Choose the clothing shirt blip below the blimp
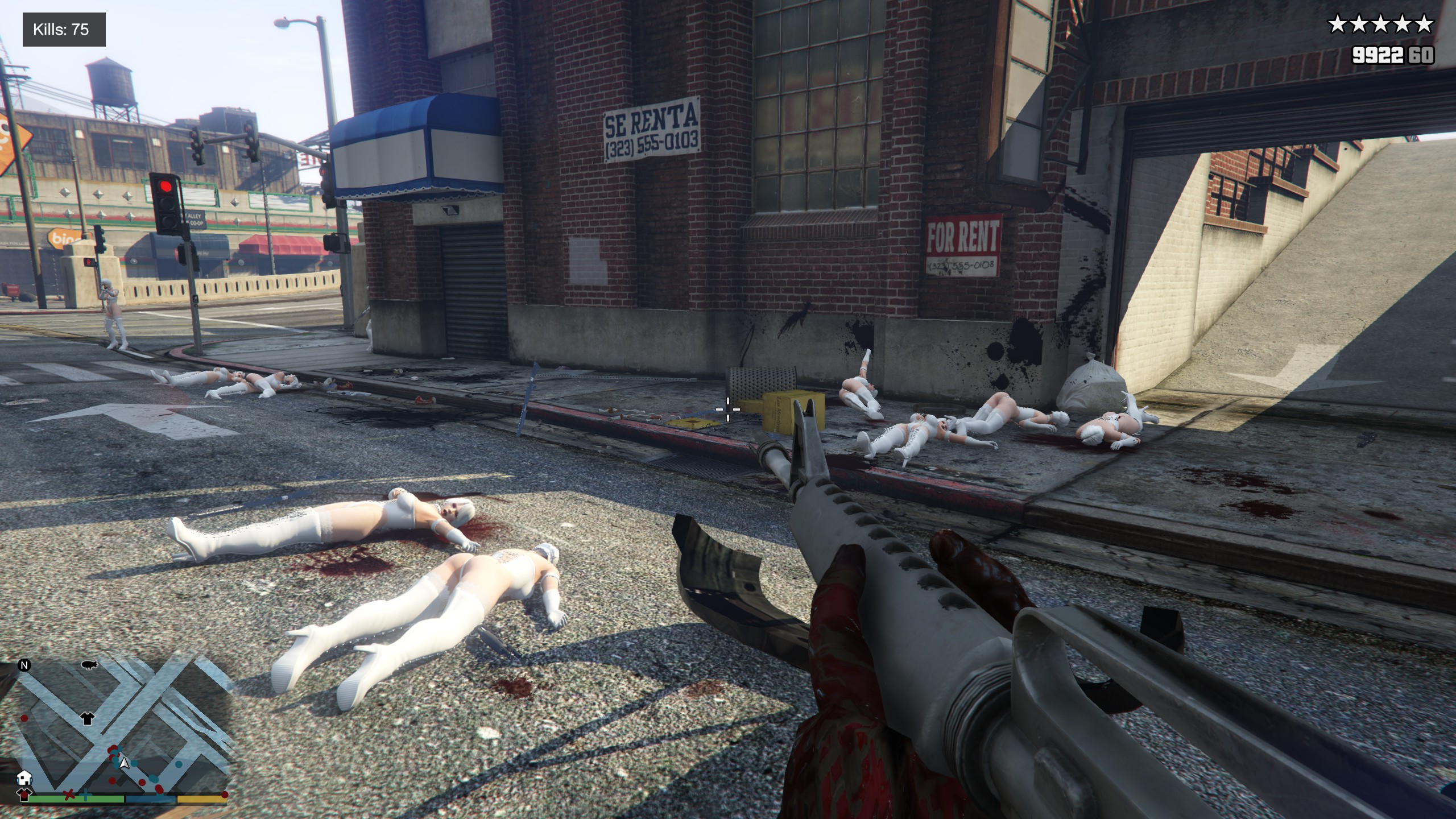Screen dimensions: 1456x819 point(87,718)
